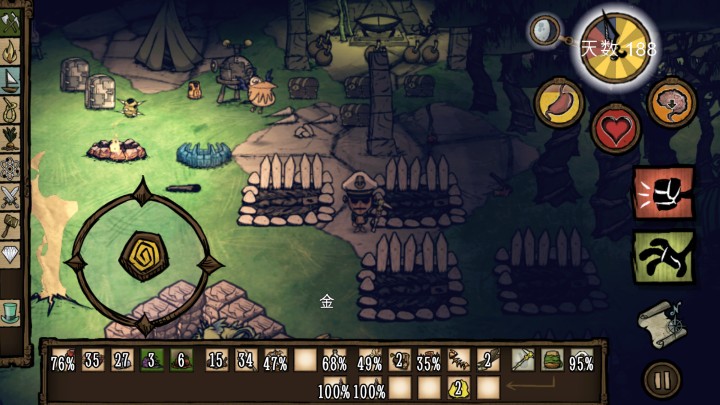Select the inventory slot showing 76%
Screen dimensions: 720x405
click(63, 360)
